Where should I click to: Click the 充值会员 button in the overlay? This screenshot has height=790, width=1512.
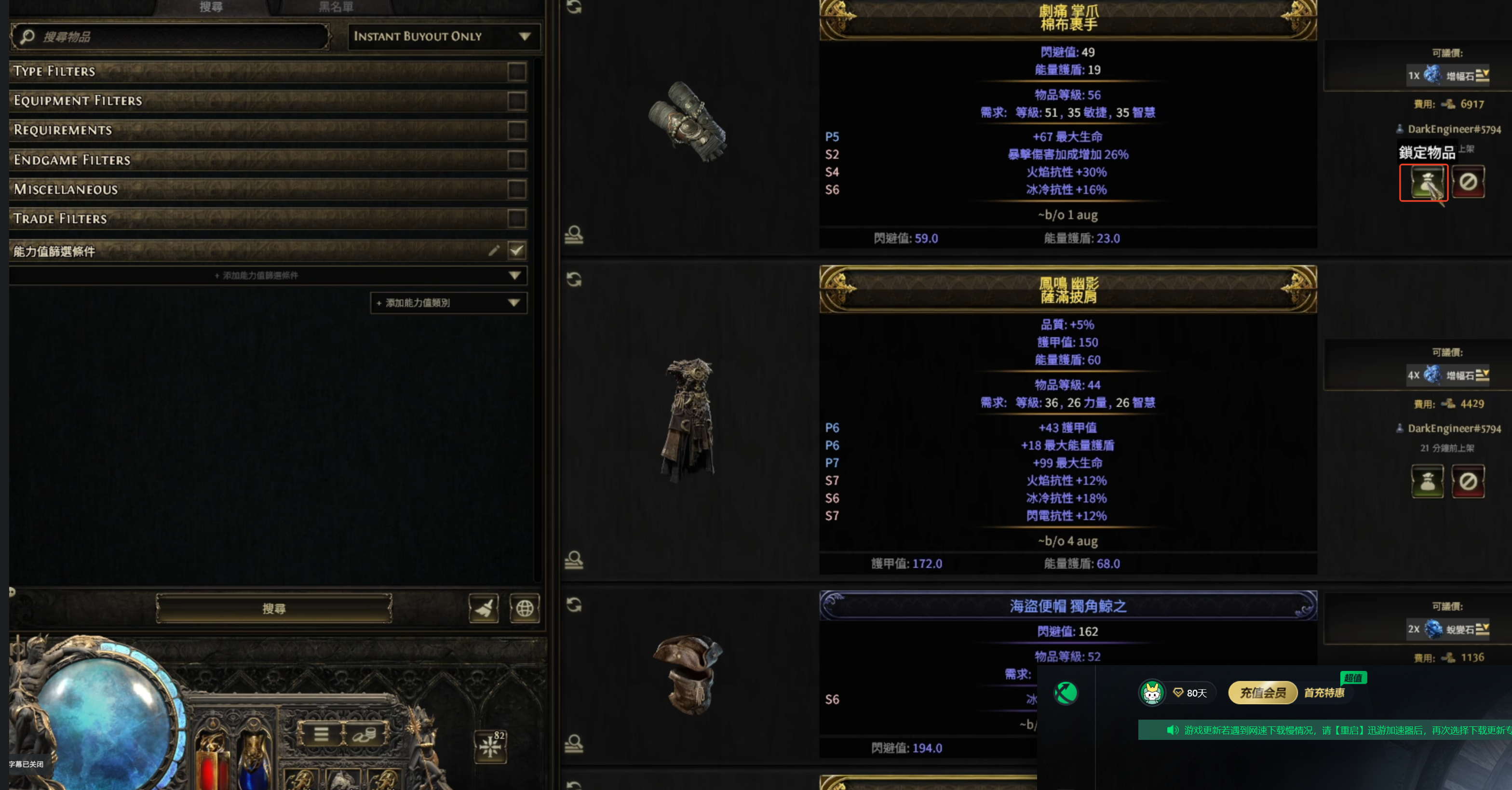1262,693
